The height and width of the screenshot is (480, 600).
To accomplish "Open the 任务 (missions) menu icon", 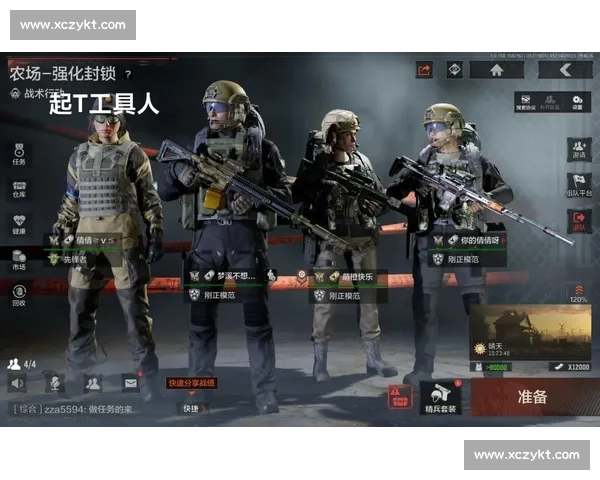I will (x=19, y=153).
